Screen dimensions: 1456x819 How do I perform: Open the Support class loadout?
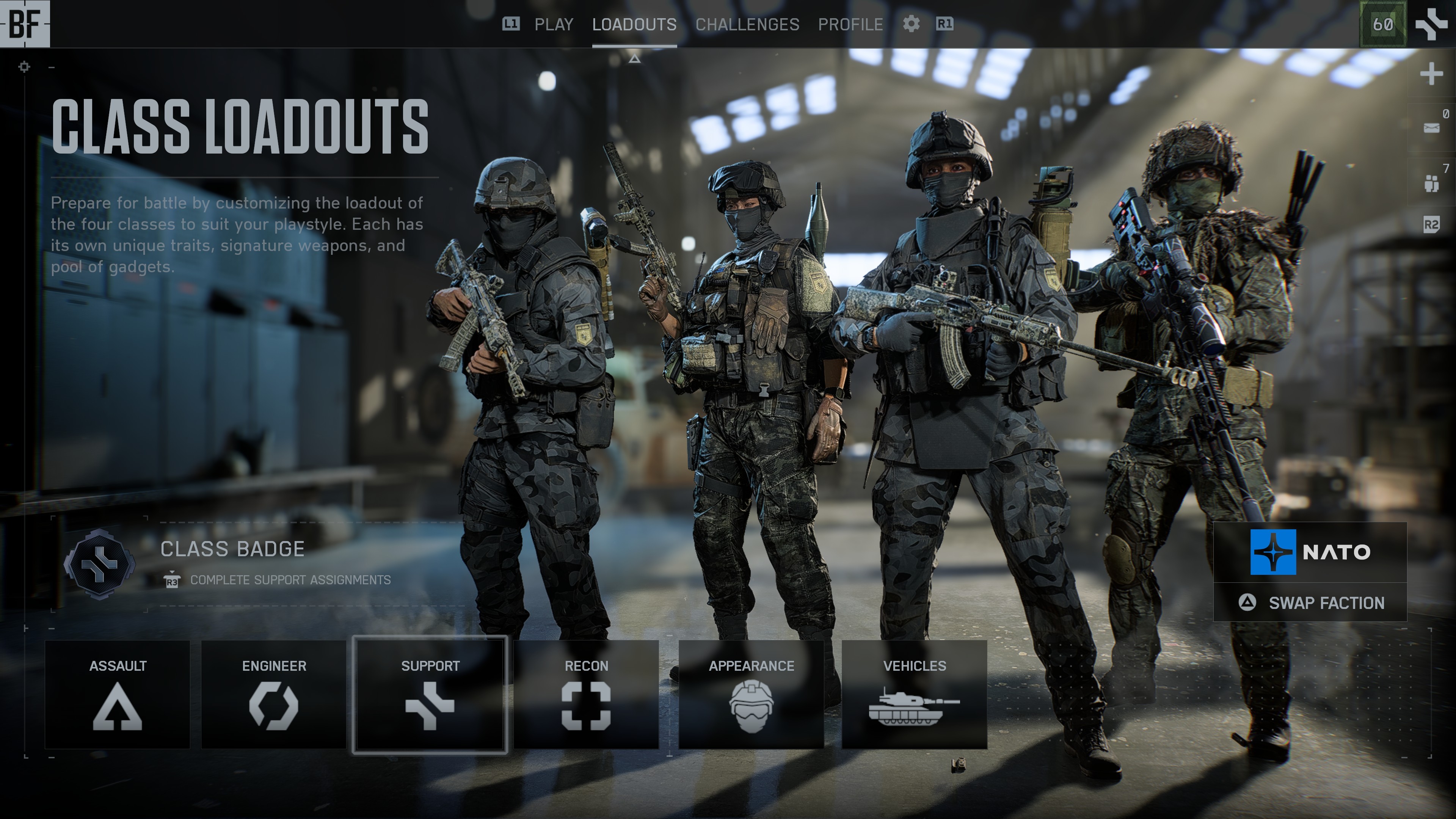[x=430, y=694]
